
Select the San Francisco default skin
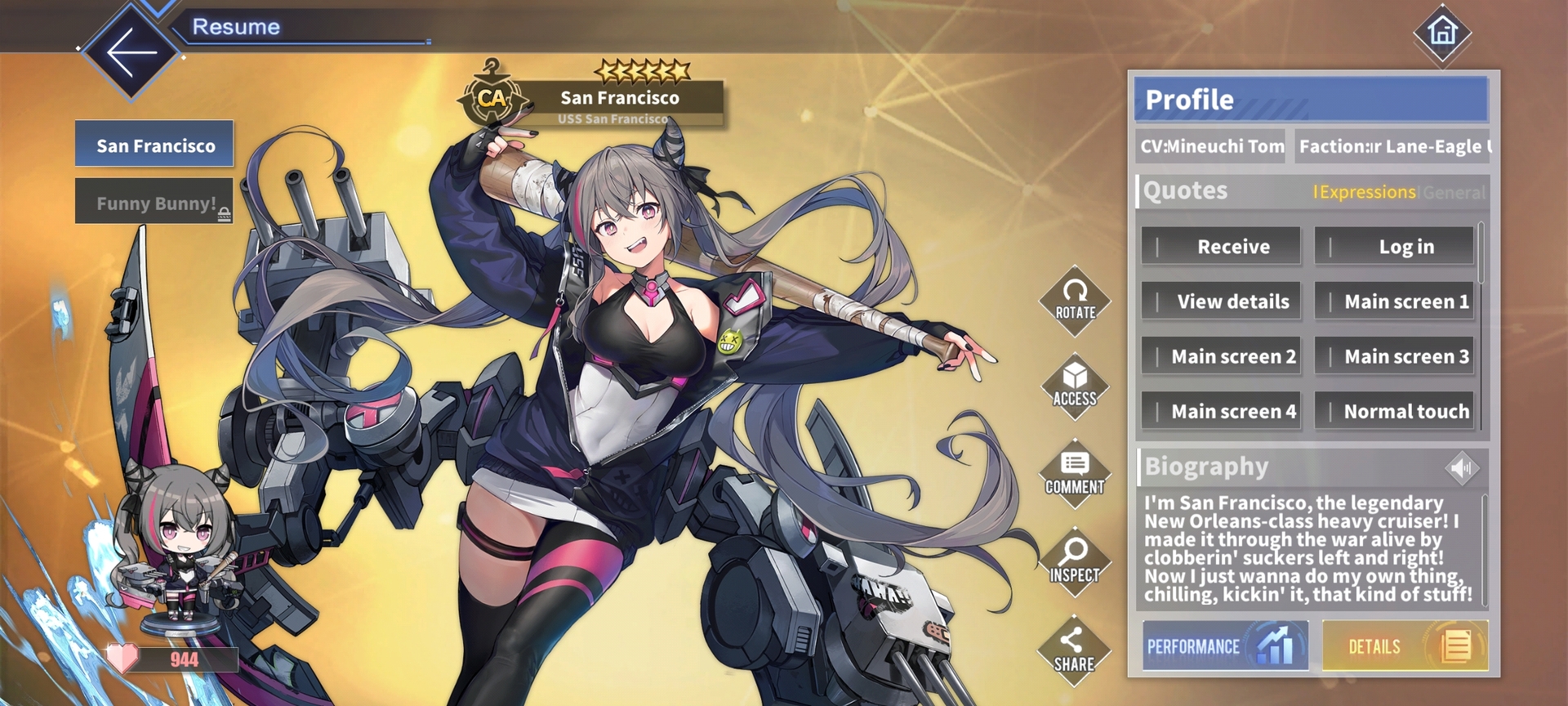pos(154,145)
